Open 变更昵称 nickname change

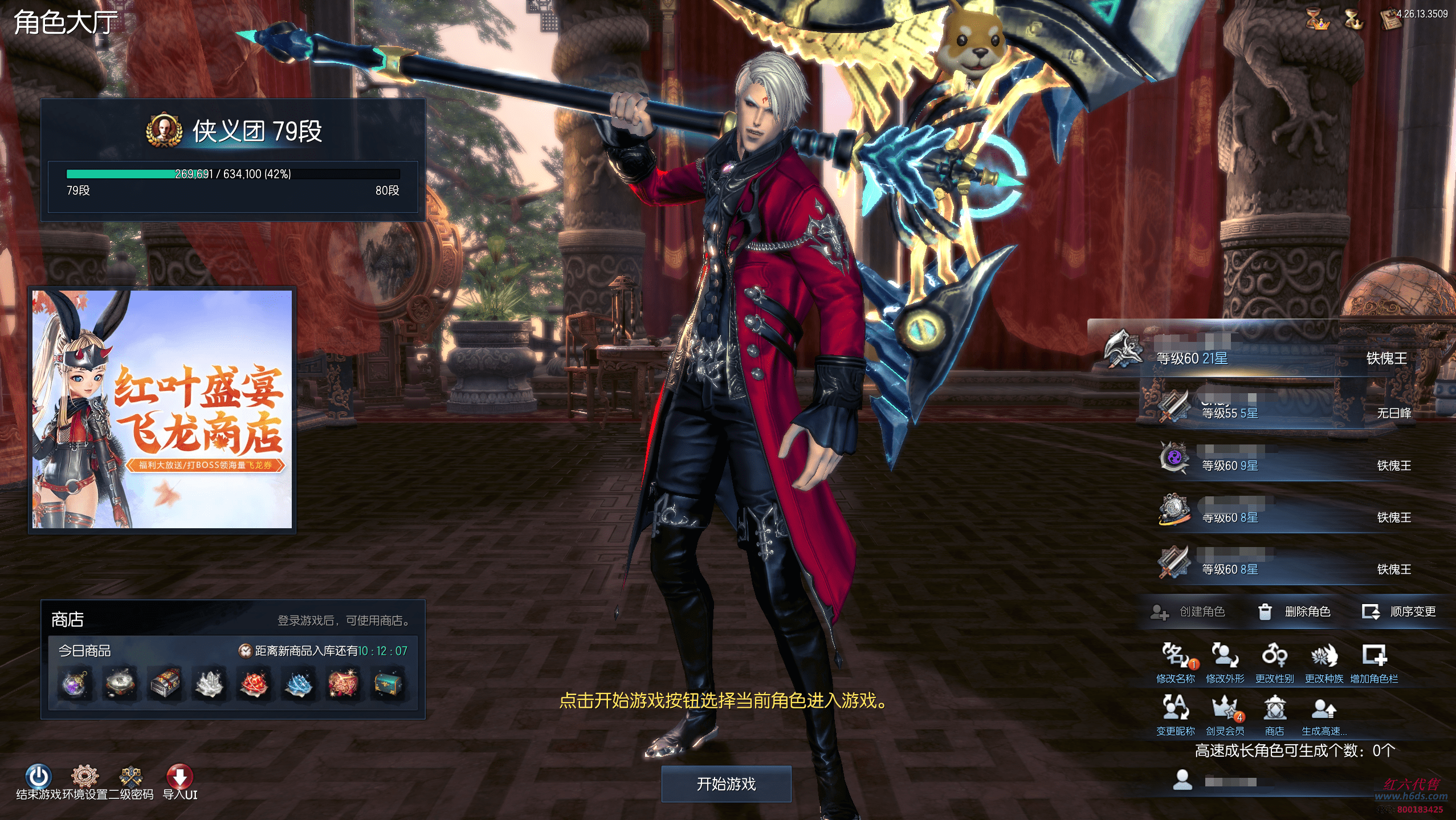tap(1175, 713)
